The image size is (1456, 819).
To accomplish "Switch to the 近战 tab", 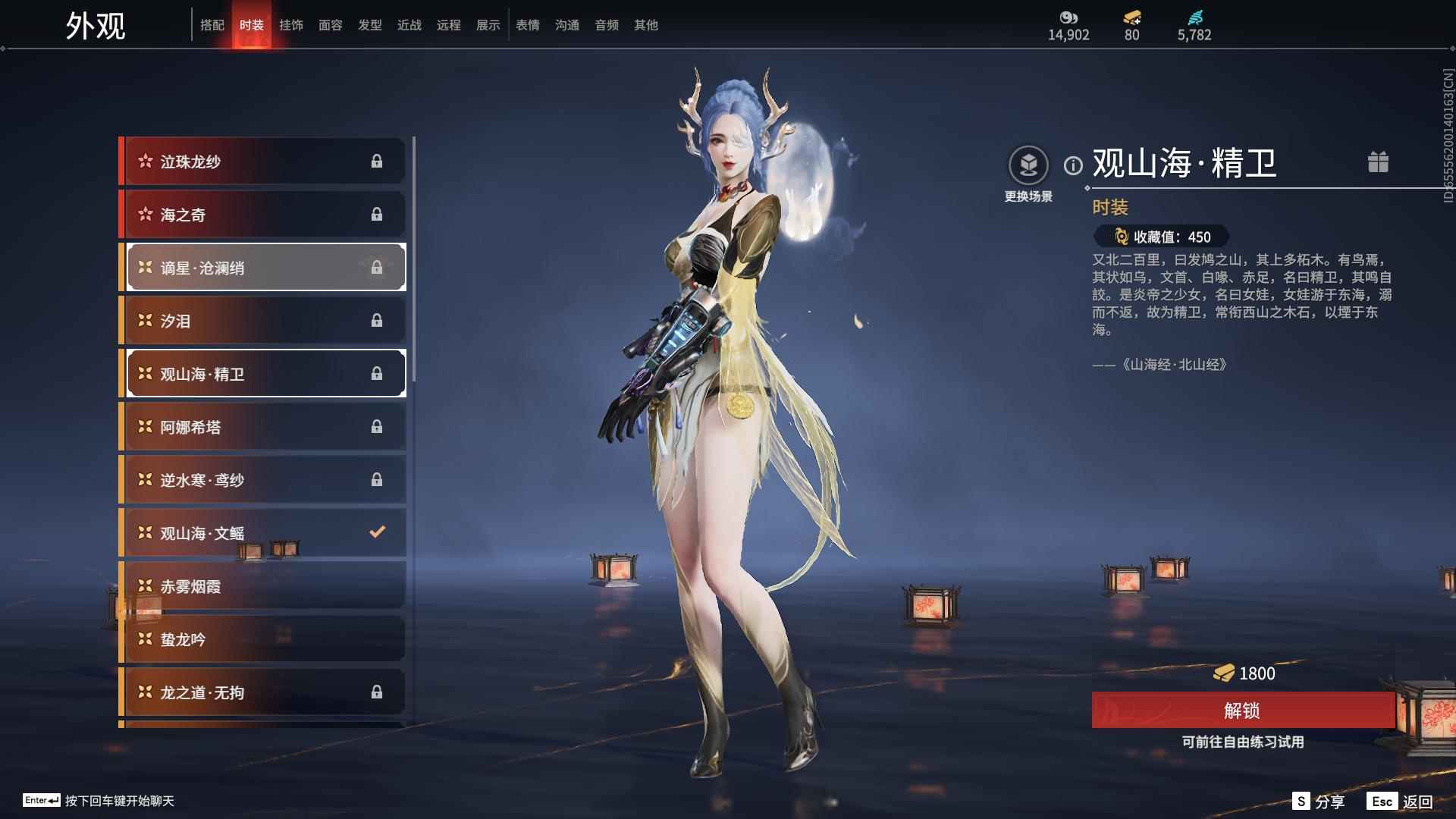I will point(409,25).
